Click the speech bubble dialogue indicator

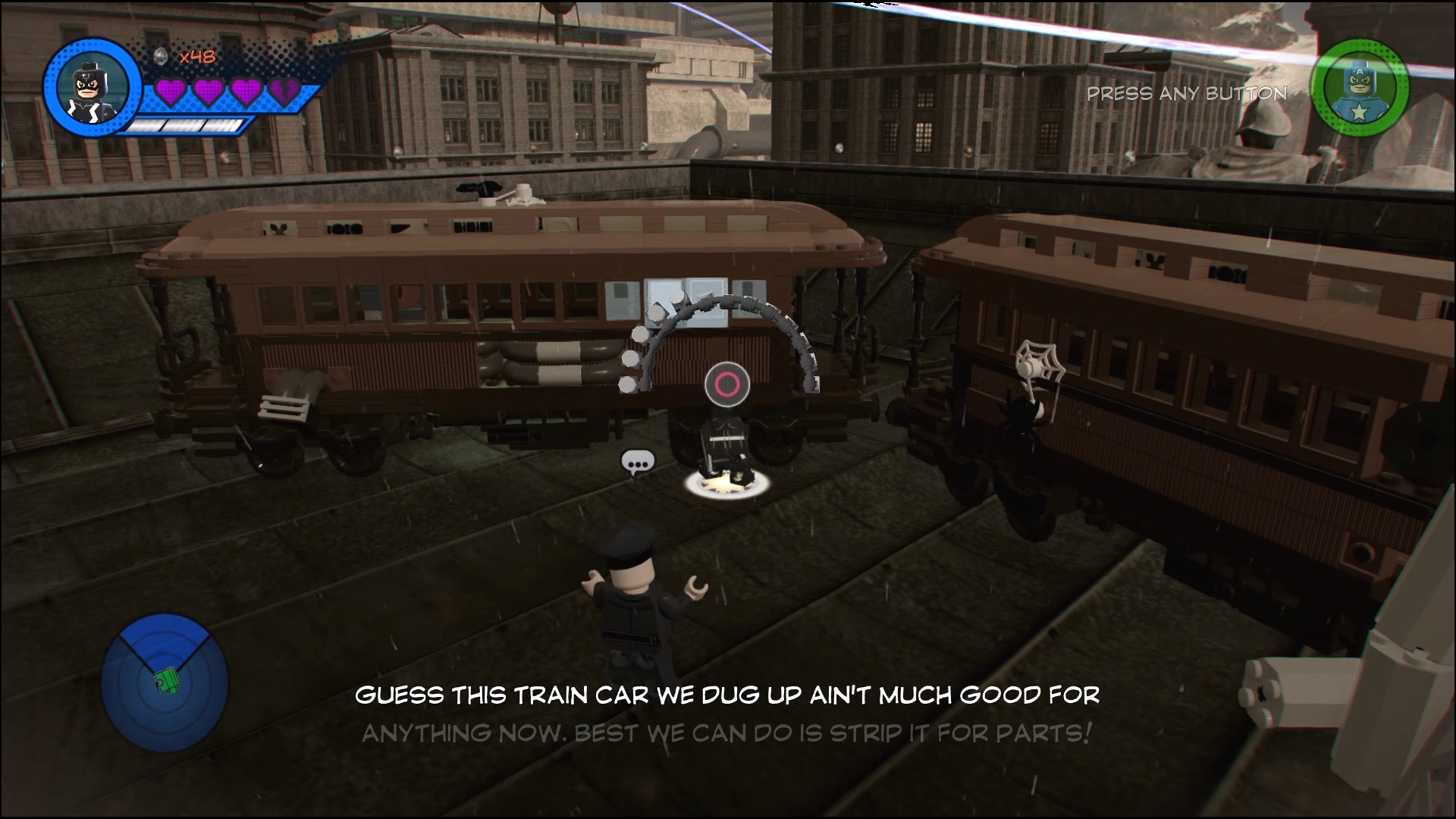(637, 462)
